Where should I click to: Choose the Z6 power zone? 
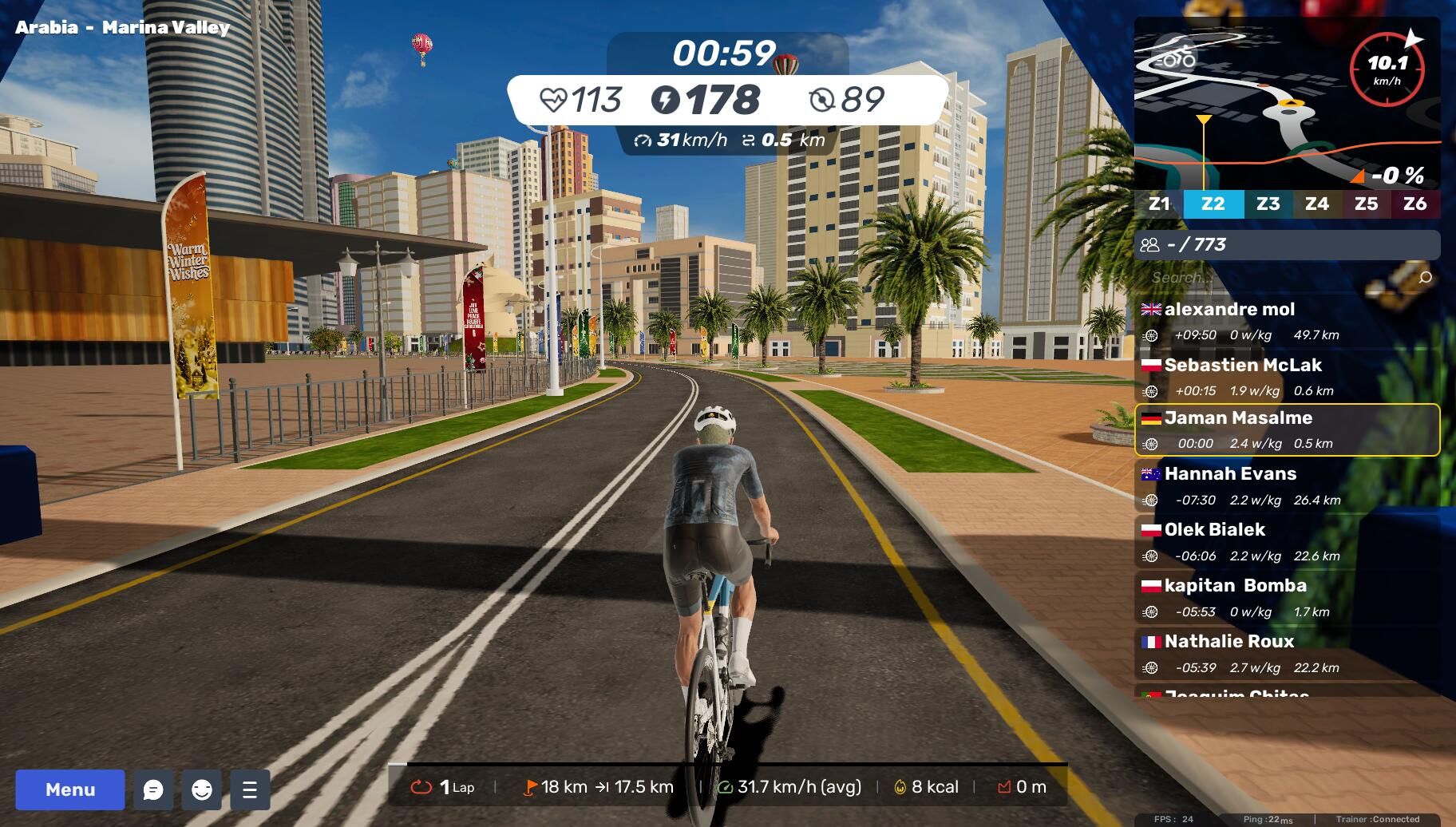tap(1414, 204)
